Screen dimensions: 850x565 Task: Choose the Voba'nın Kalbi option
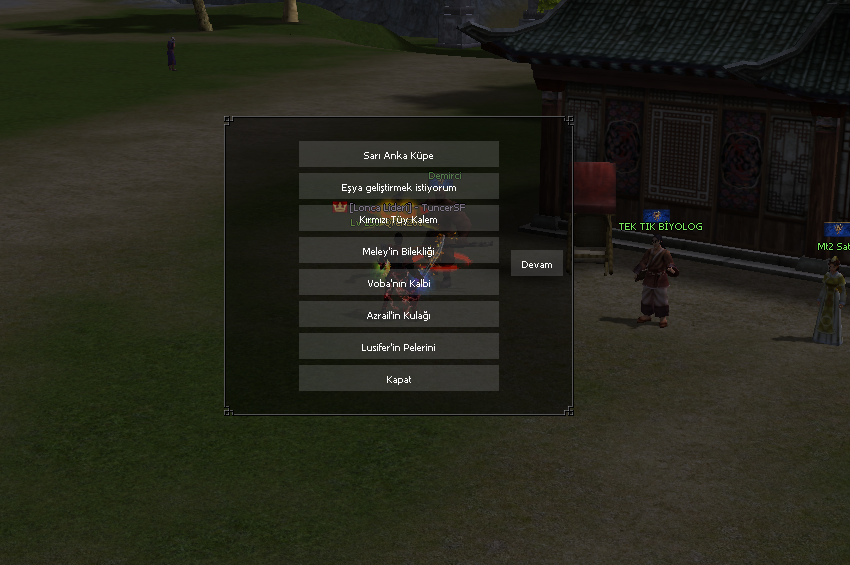click(x=398, y=283)
